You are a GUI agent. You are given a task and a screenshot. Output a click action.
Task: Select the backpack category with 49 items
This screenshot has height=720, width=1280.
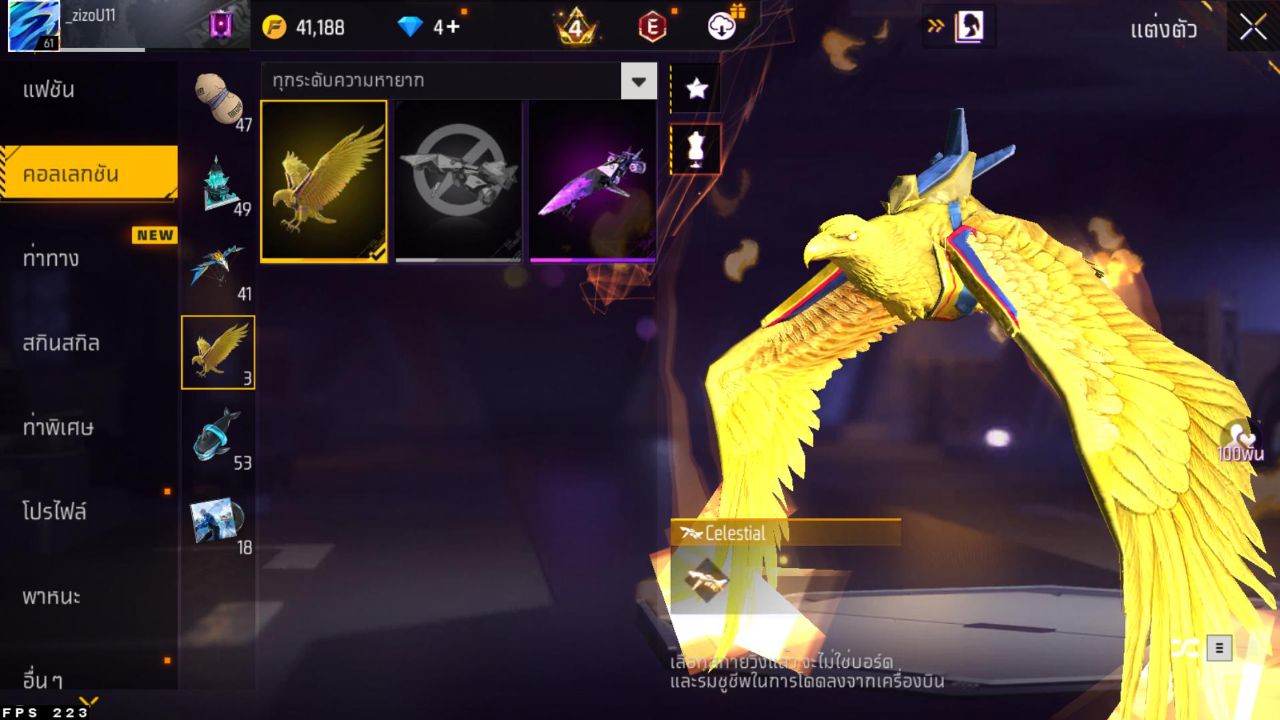click(x=218, y=182)
